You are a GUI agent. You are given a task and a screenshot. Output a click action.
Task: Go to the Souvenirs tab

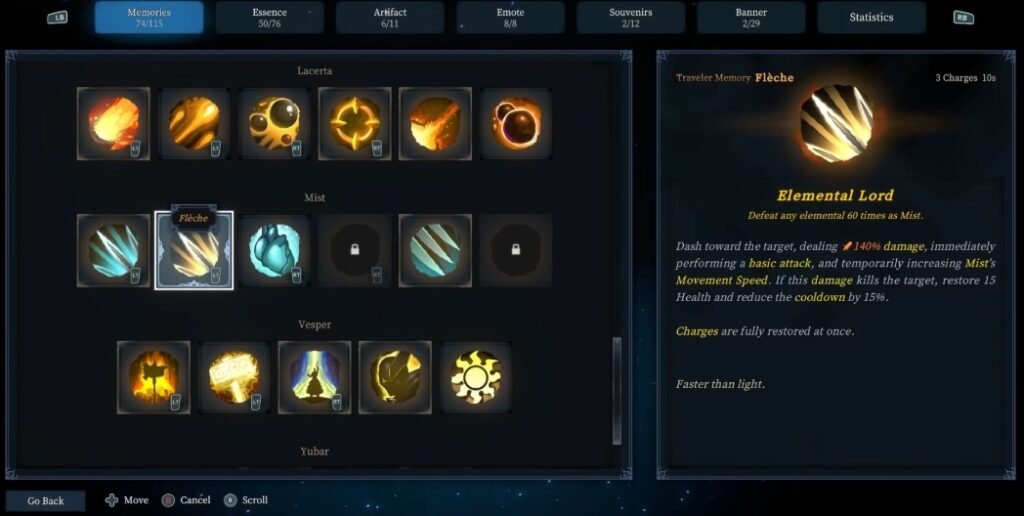coord(631,17)
